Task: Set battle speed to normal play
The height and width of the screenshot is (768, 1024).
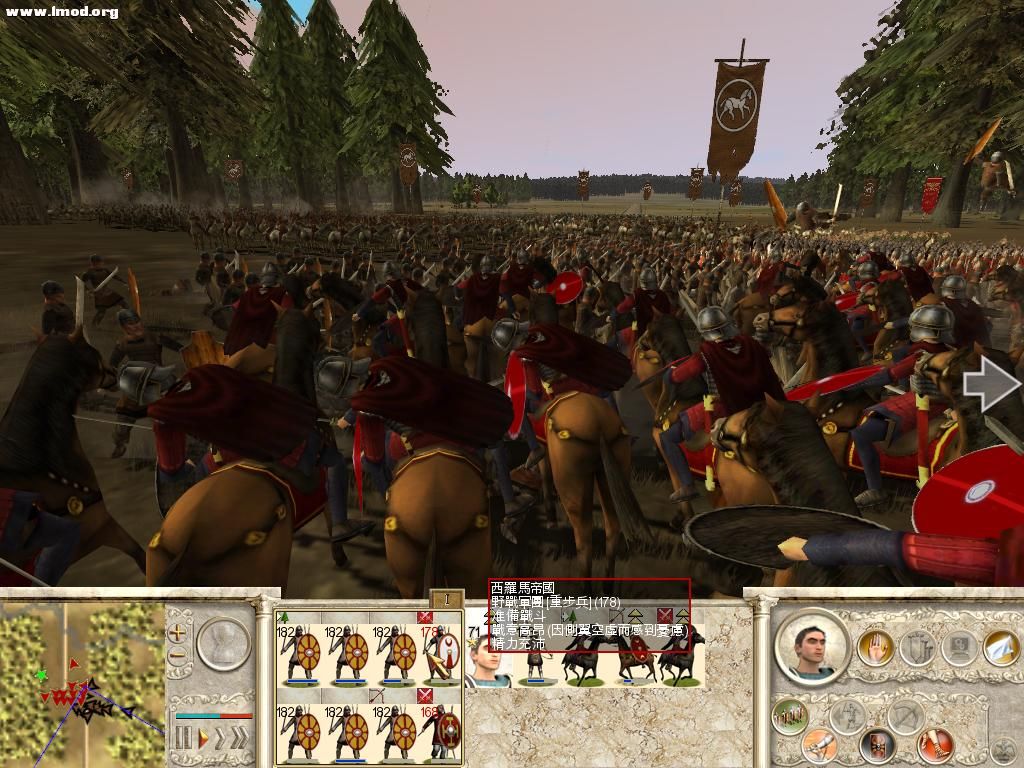Action: pos(203,739)
